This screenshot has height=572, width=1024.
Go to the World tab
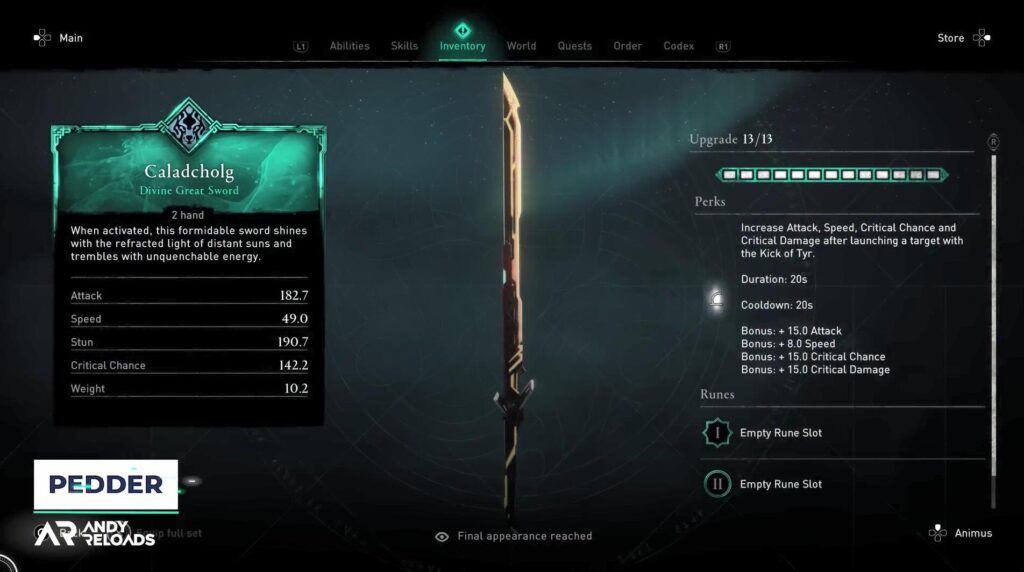pos(521,46)
